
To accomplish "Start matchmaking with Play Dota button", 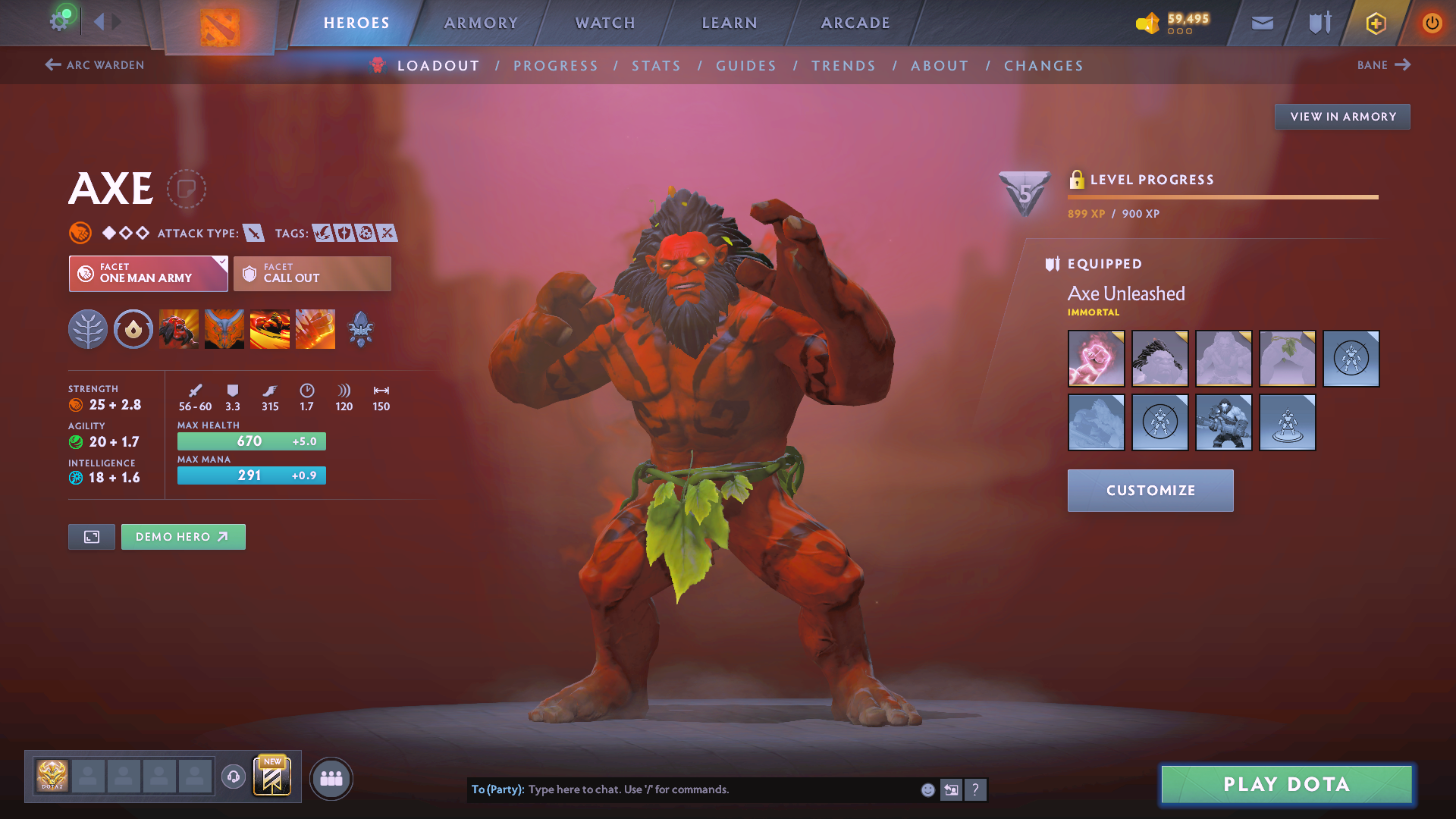I will pos(1286,784).
